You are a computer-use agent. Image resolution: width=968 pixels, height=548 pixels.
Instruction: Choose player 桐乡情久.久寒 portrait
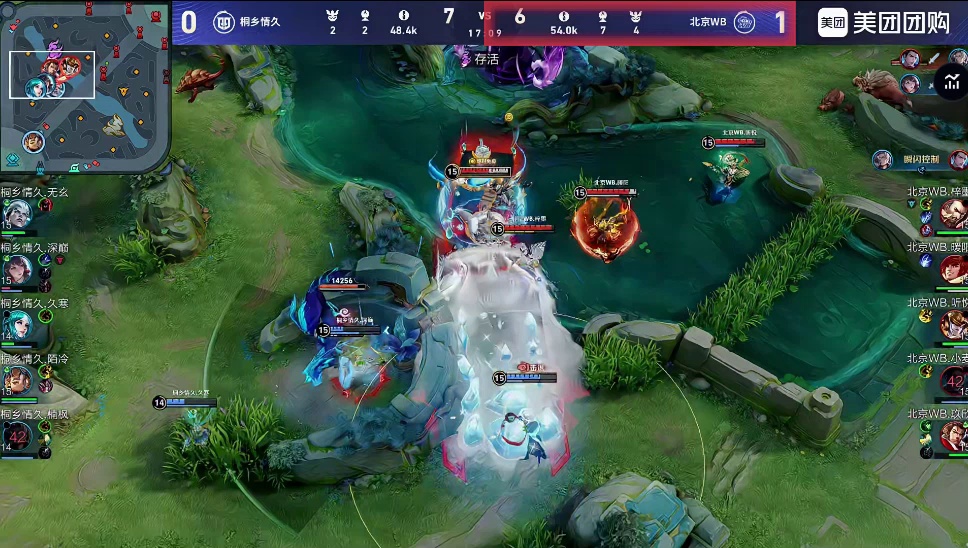click(x=17, y=325)
